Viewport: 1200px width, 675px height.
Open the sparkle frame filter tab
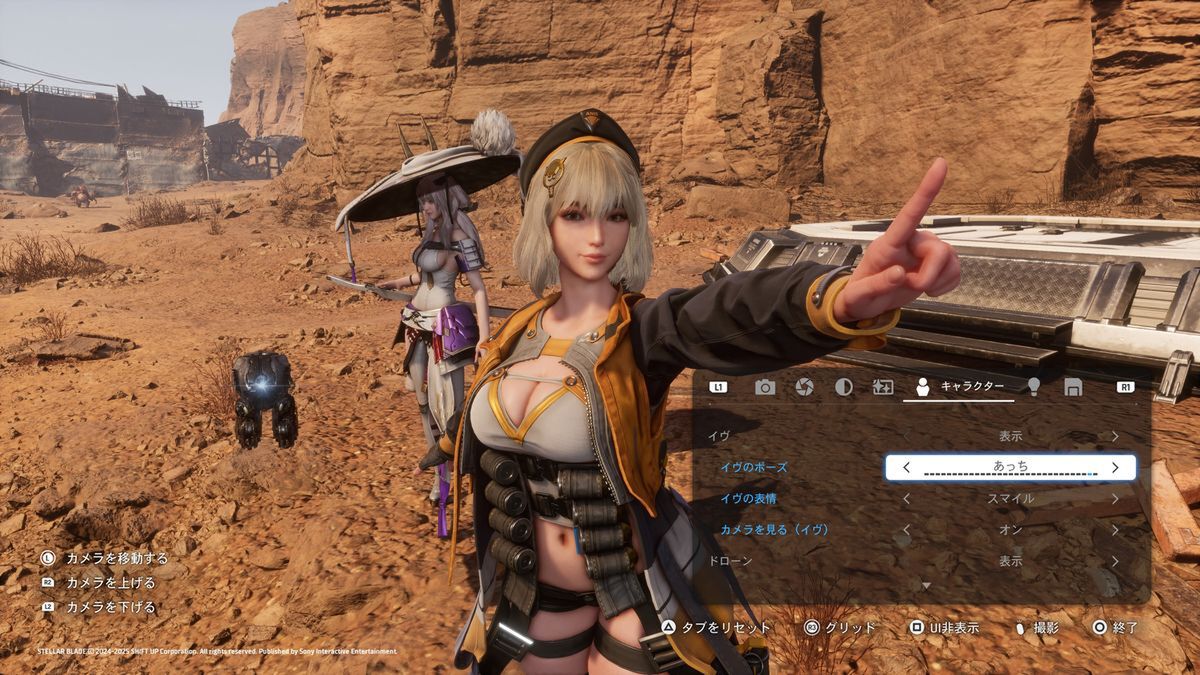(x=883, y=387)
